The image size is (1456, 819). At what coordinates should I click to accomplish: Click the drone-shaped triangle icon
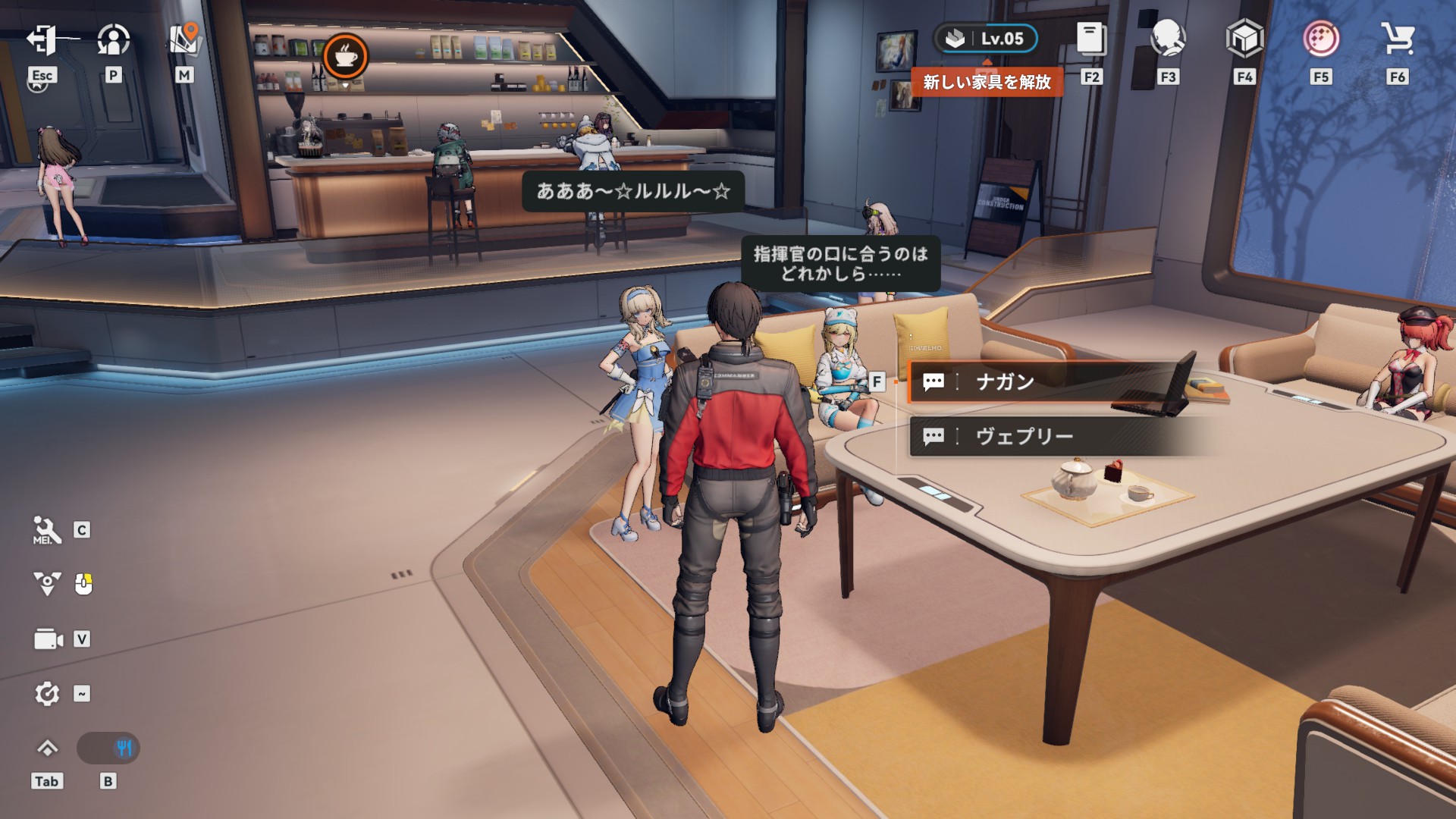tap(47, 584)
